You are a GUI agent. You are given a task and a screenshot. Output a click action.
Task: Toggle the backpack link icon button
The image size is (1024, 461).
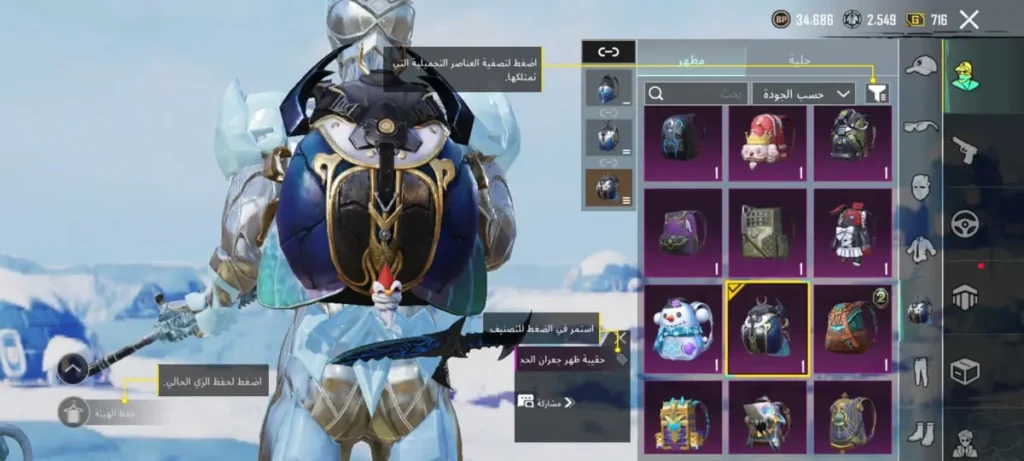click(608, 51)
